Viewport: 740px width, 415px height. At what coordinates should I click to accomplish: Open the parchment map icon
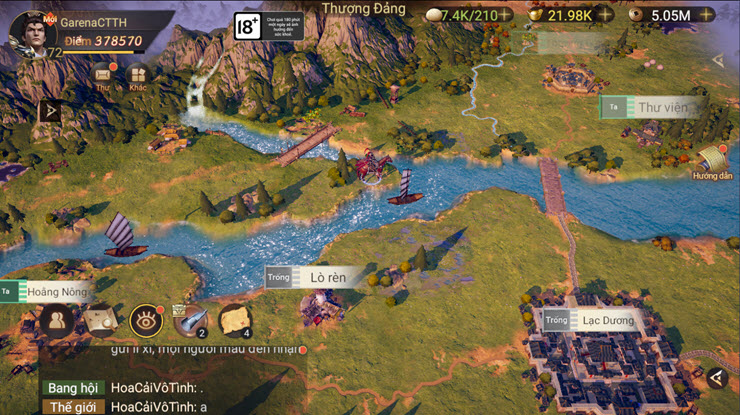[233, 320]
